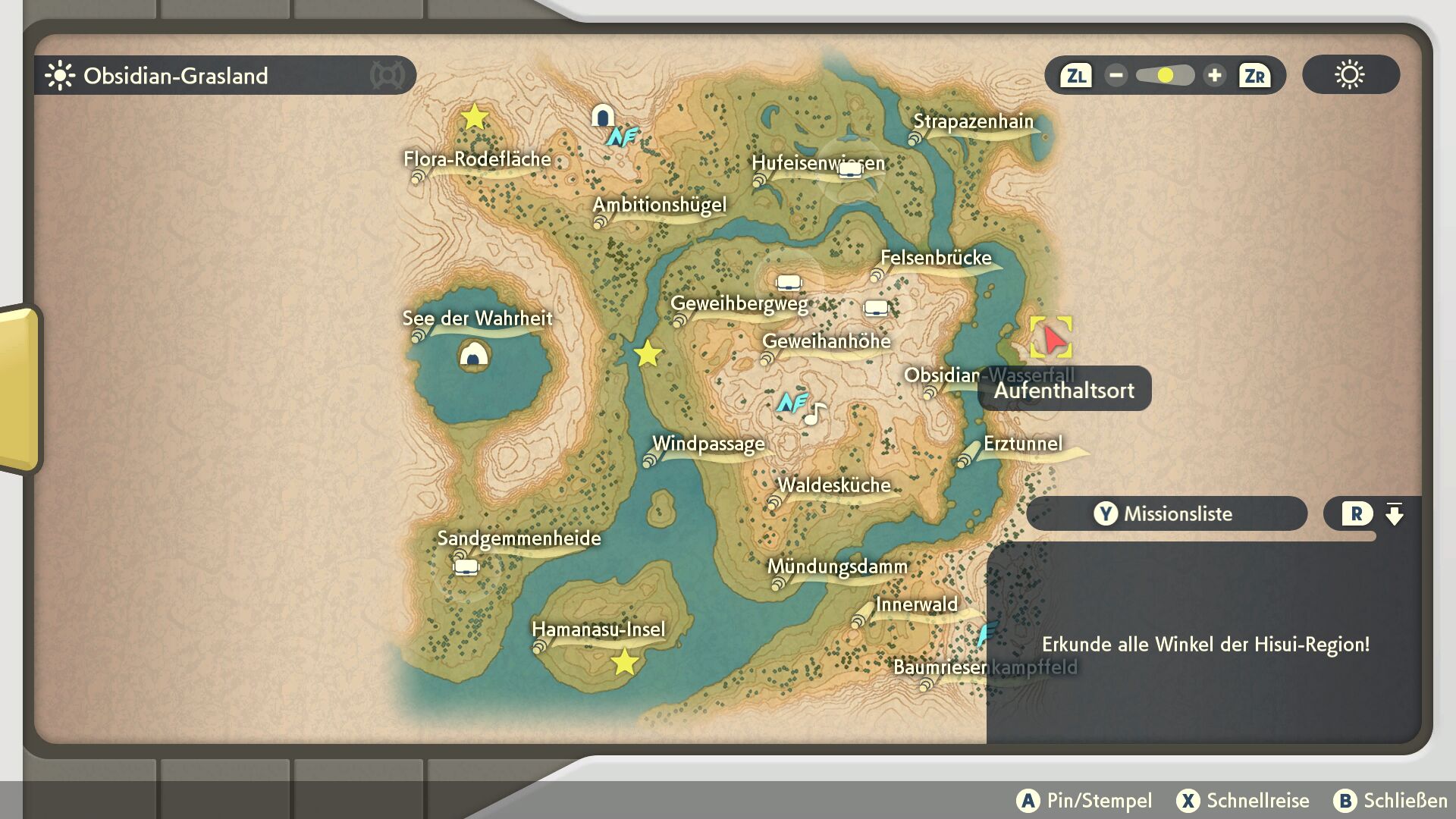Select the Strapazenhain location label

coord(973,122)
